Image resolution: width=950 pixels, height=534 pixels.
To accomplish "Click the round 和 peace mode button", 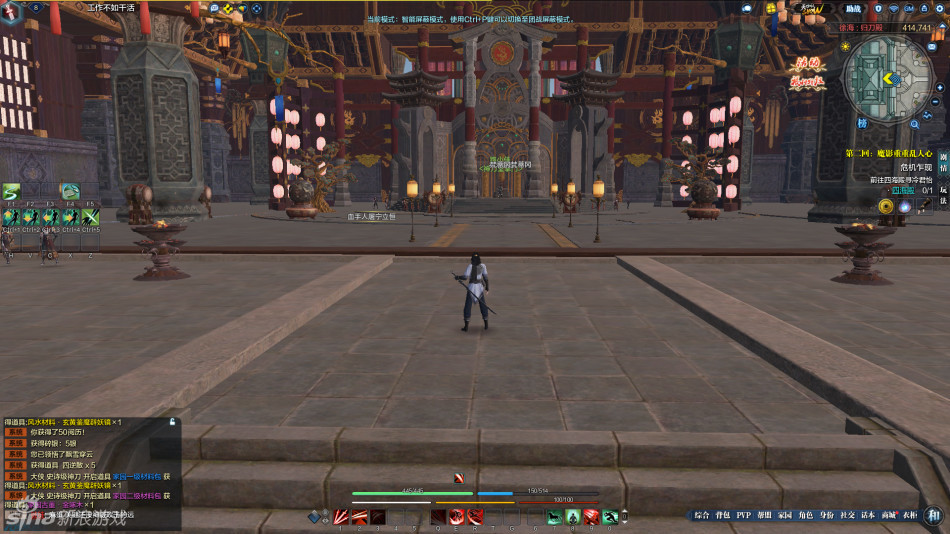I will coord(933,516).
